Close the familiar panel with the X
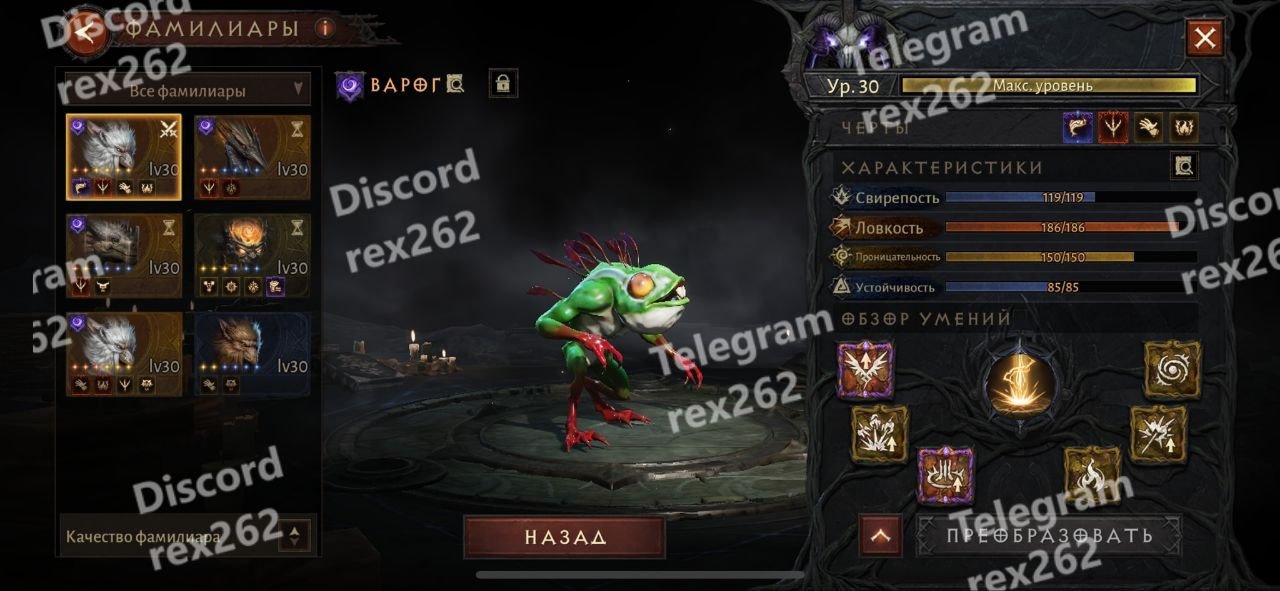This screenshot has height=591, width=1280. tap(1205, 39)
